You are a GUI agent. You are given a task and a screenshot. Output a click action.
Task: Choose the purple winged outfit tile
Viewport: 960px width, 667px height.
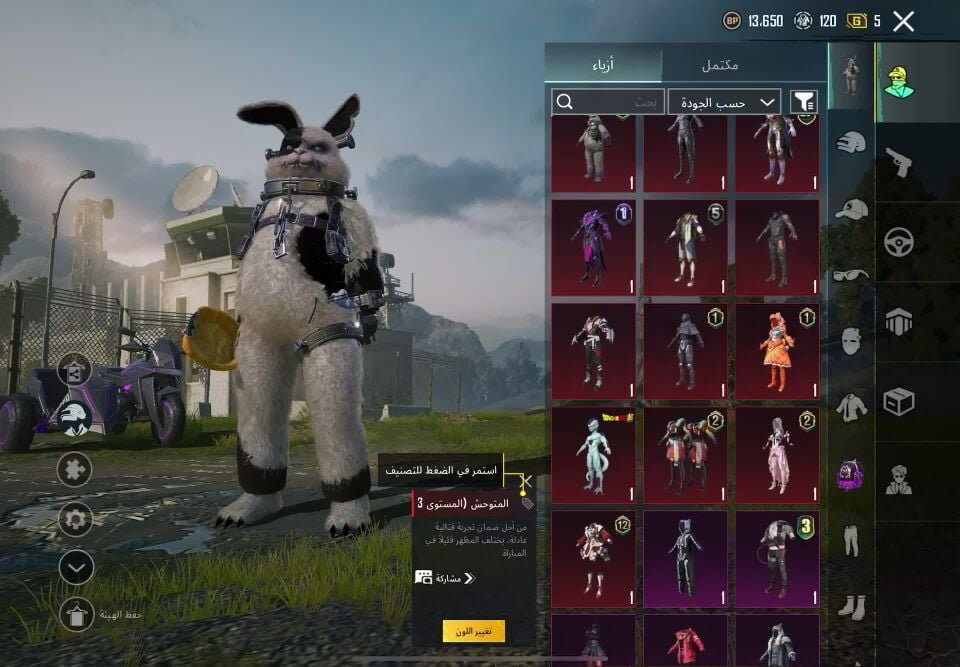coord(593,247)
